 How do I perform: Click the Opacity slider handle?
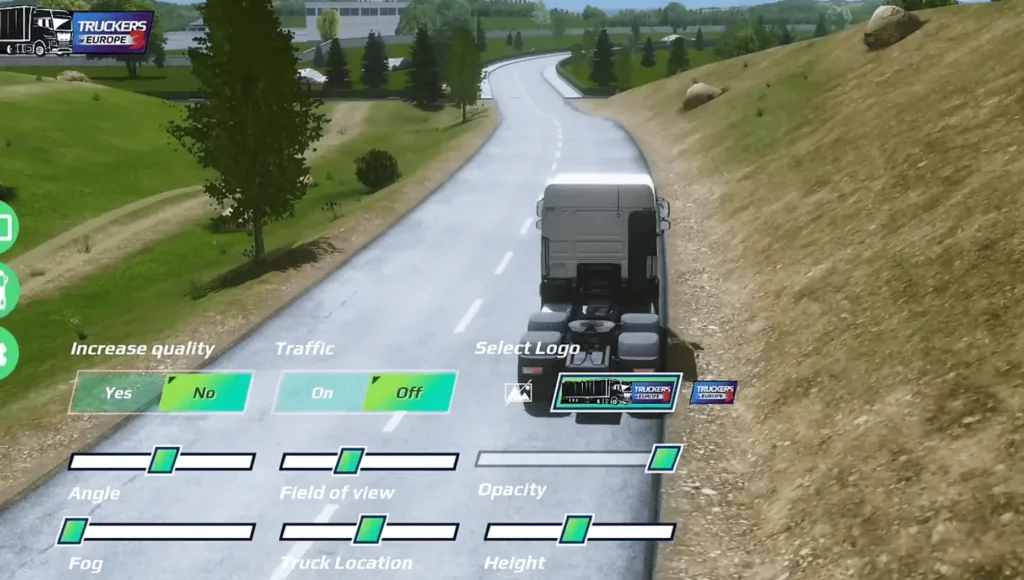point(663,459)
